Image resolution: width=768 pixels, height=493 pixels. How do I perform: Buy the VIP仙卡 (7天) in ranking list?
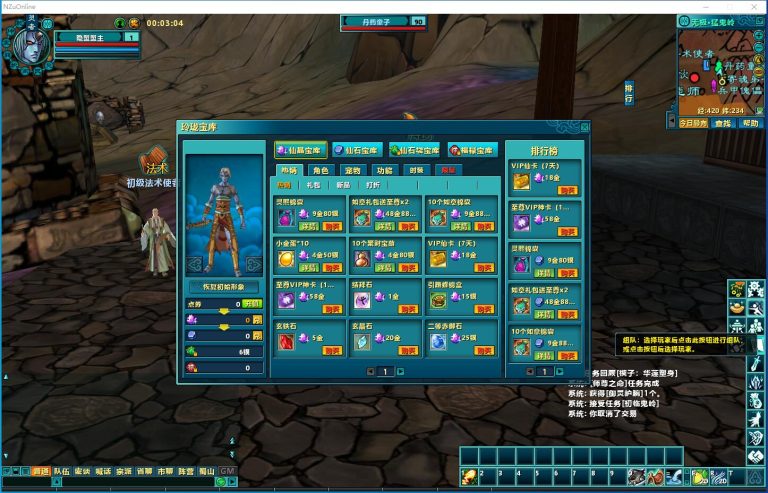(567, 188)
